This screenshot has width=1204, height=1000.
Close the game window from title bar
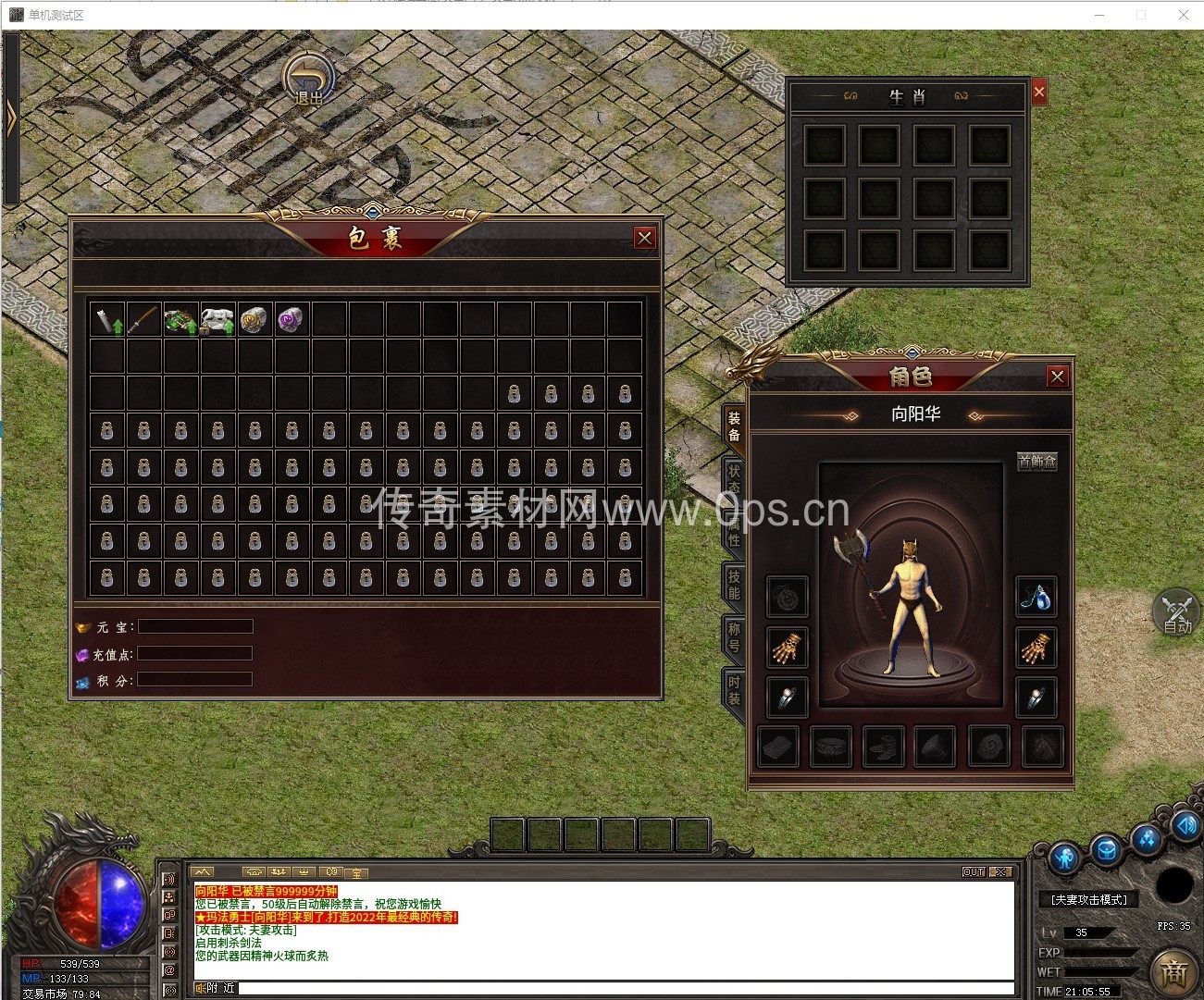click(1183, 15)
